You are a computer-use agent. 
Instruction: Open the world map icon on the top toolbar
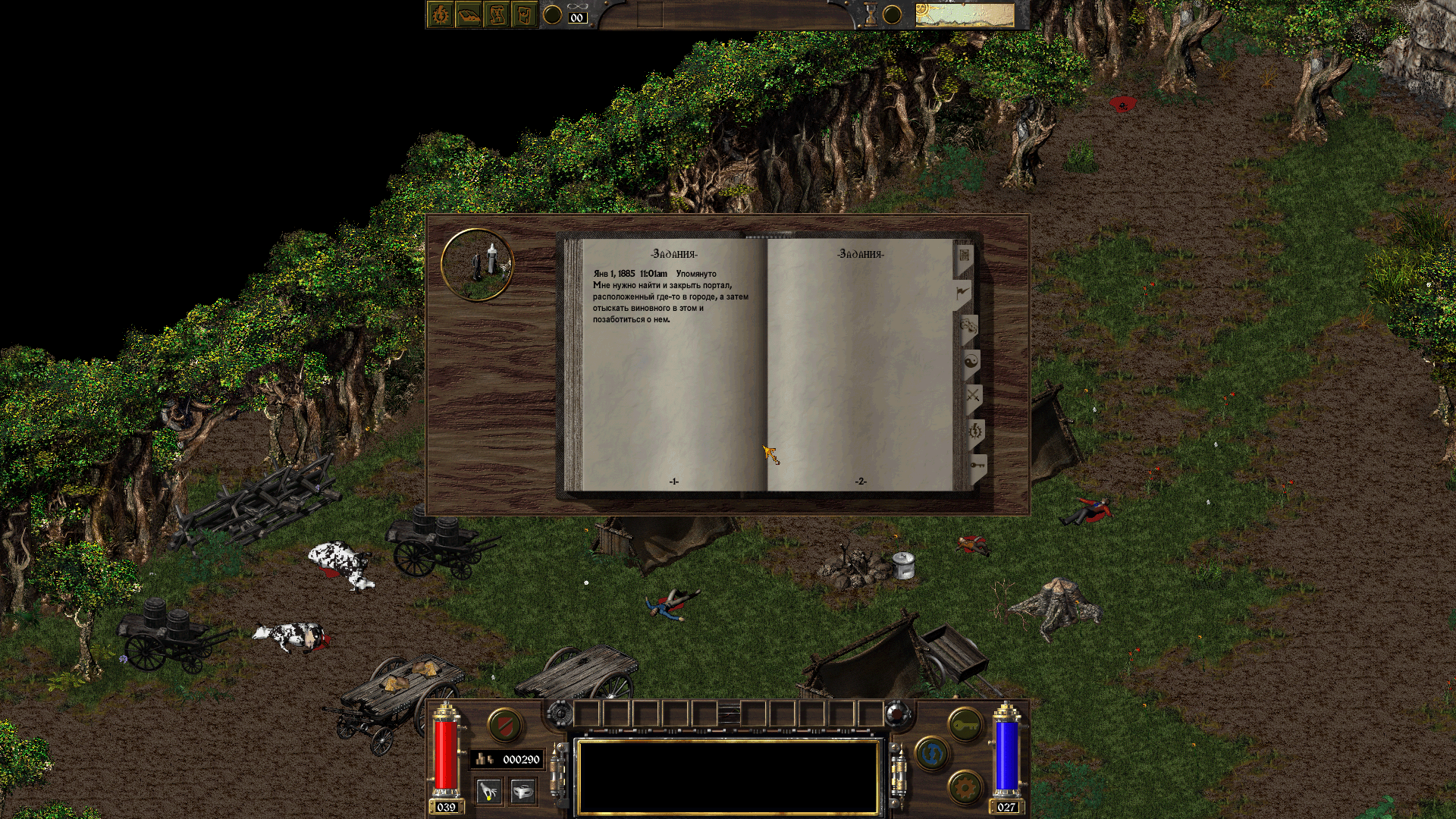pos(526,13)
